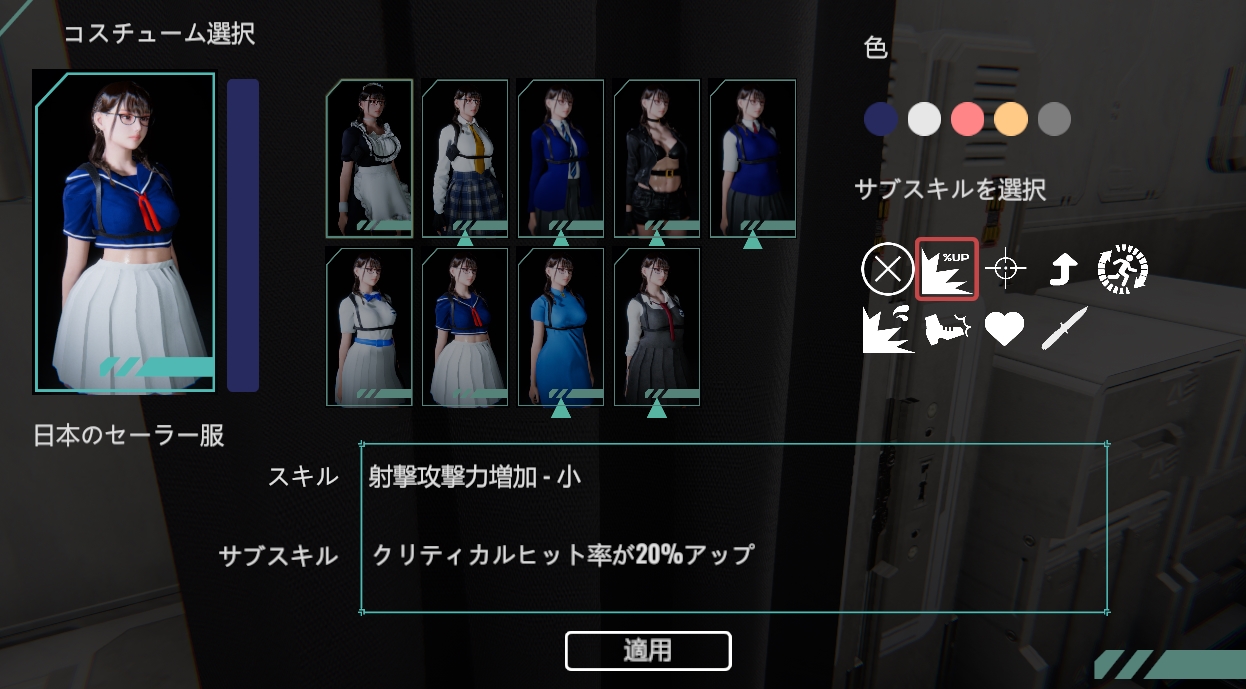Set costume color to navy blue
The image size is (1246, 689).
tap(881, 119)
